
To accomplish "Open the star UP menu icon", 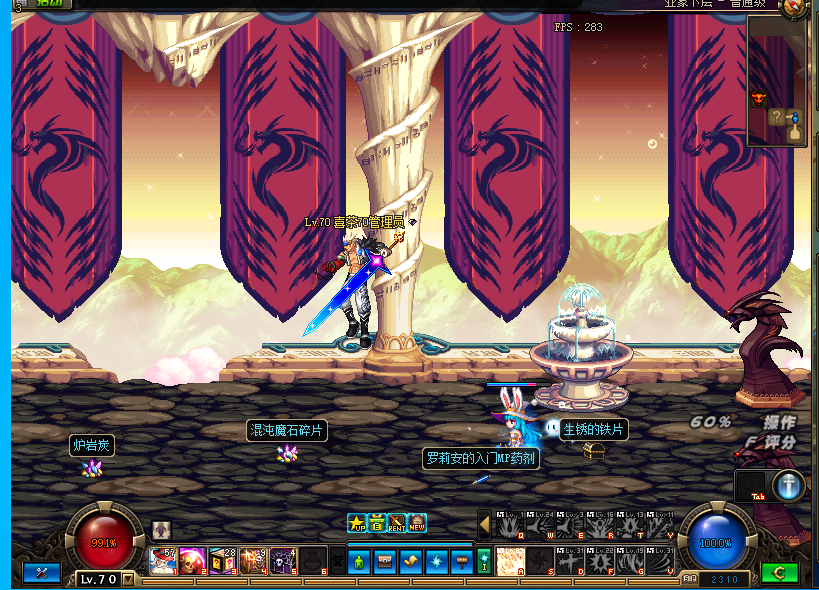I will (x=357, y=523).
